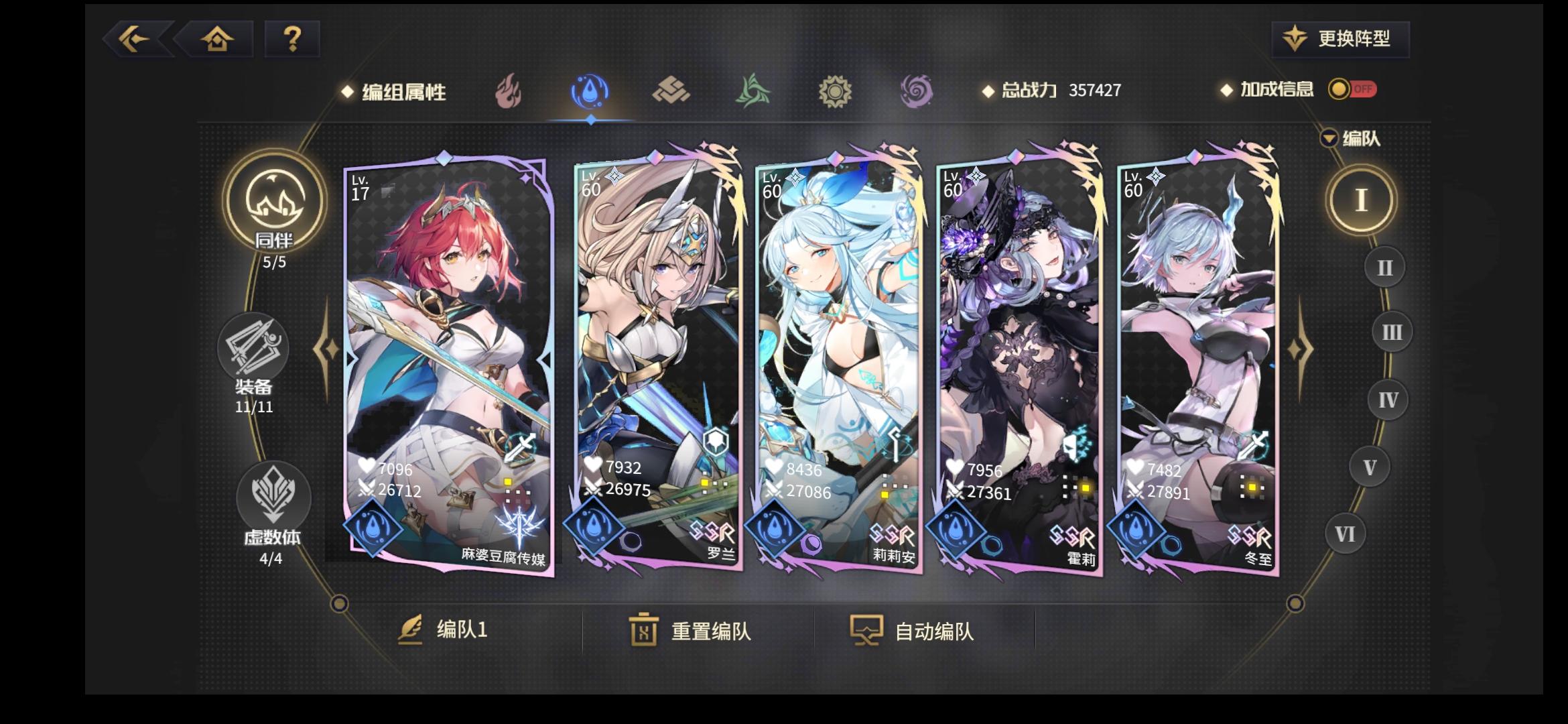Select the fire element filter icon
Viewport: 1568px width, 724px height.
click(507, 92)
